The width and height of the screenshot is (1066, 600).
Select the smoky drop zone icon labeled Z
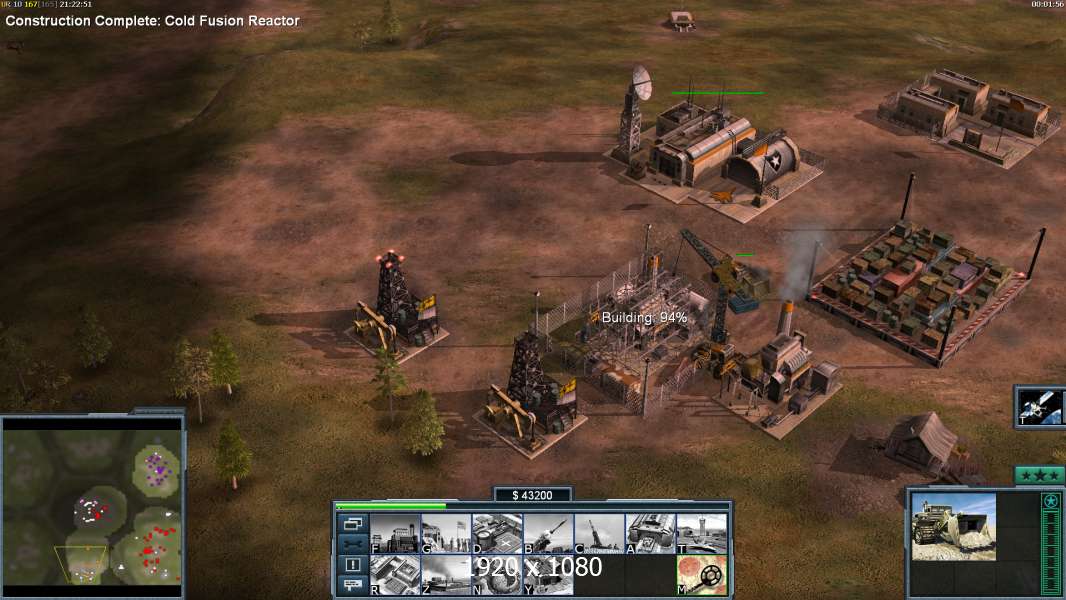point(446,575)
